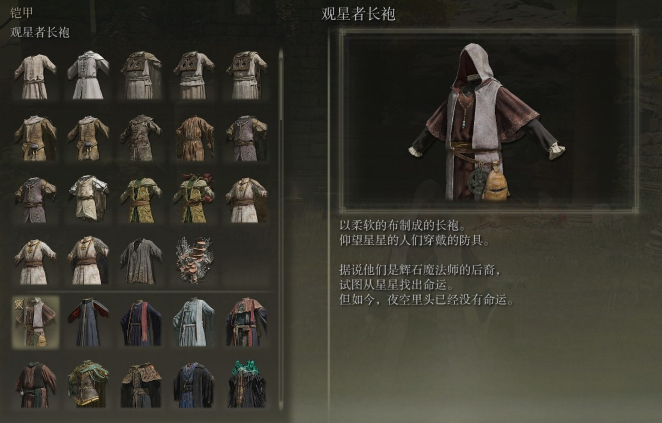
Task: Select the yellow-green robe with red flowers
Action: [194, 197]
